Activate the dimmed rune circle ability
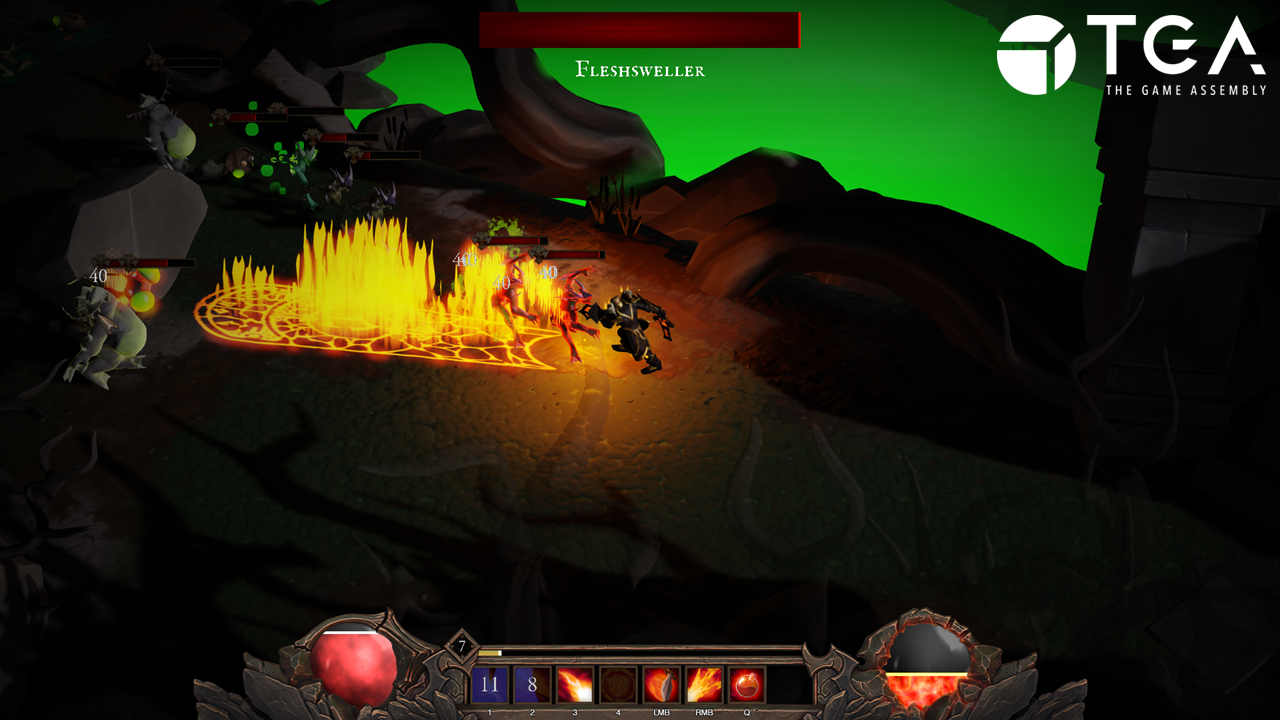The image size is (1280, 720). [618, 685]
